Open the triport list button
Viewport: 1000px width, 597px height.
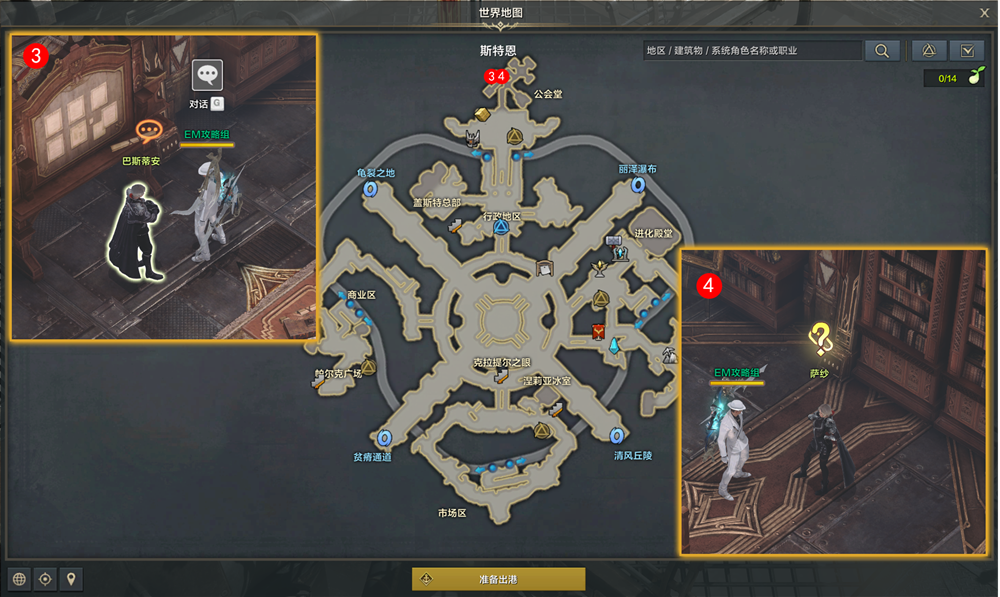pos(929,50)
